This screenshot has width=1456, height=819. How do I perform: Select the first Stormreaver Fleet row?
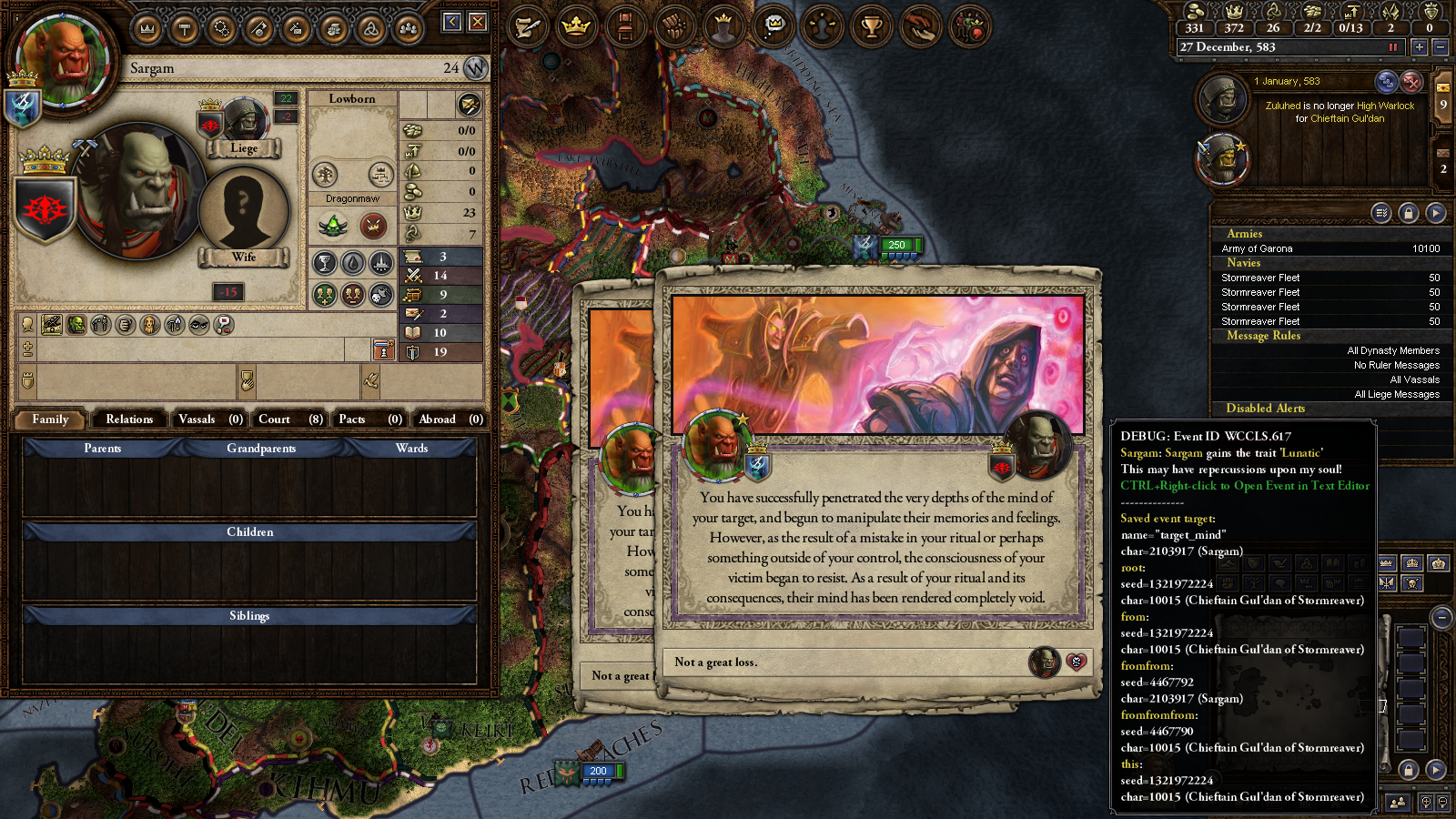pos(1329,278)
